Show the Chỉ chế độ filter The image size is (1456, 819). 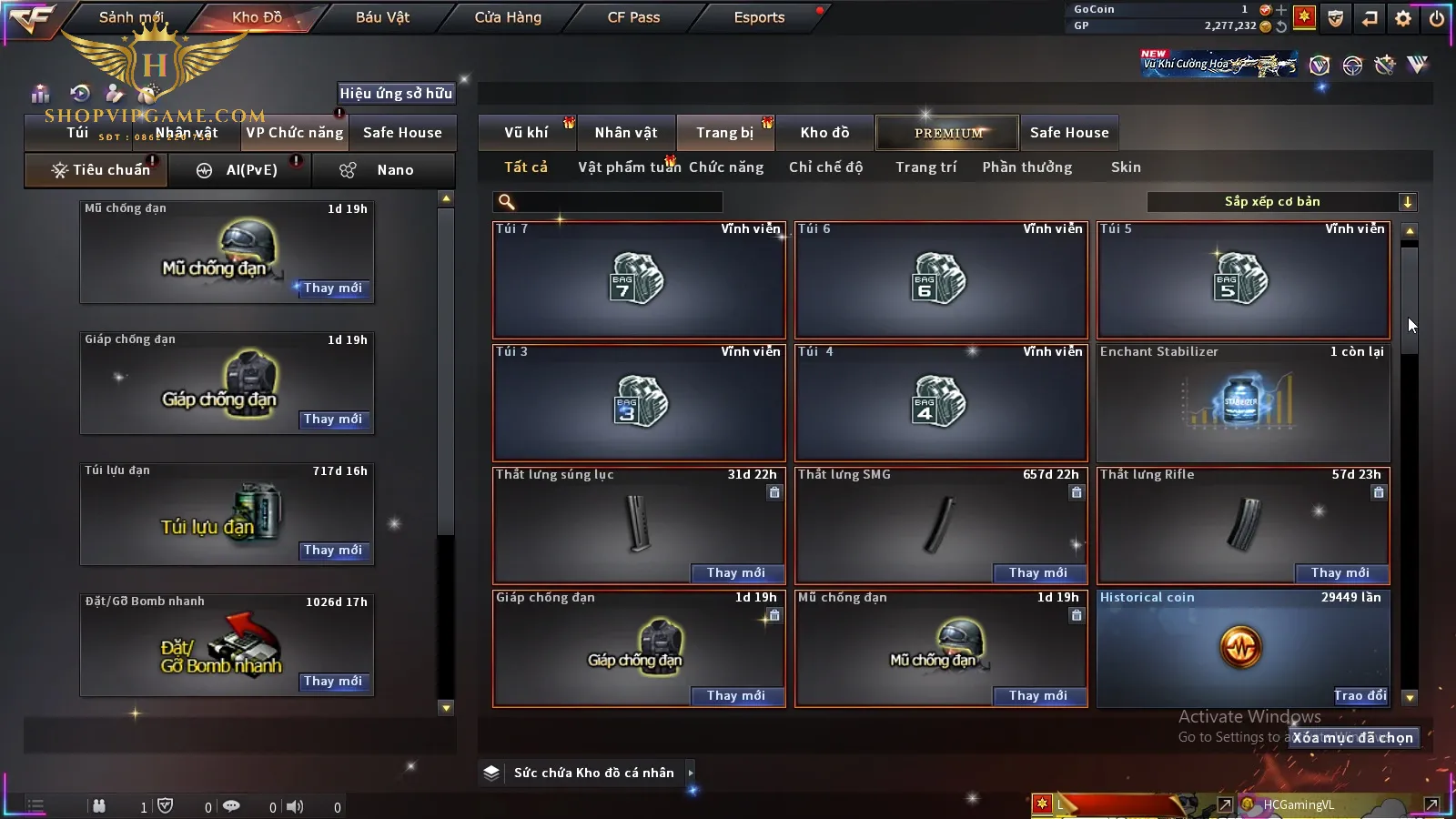point(825,167)
